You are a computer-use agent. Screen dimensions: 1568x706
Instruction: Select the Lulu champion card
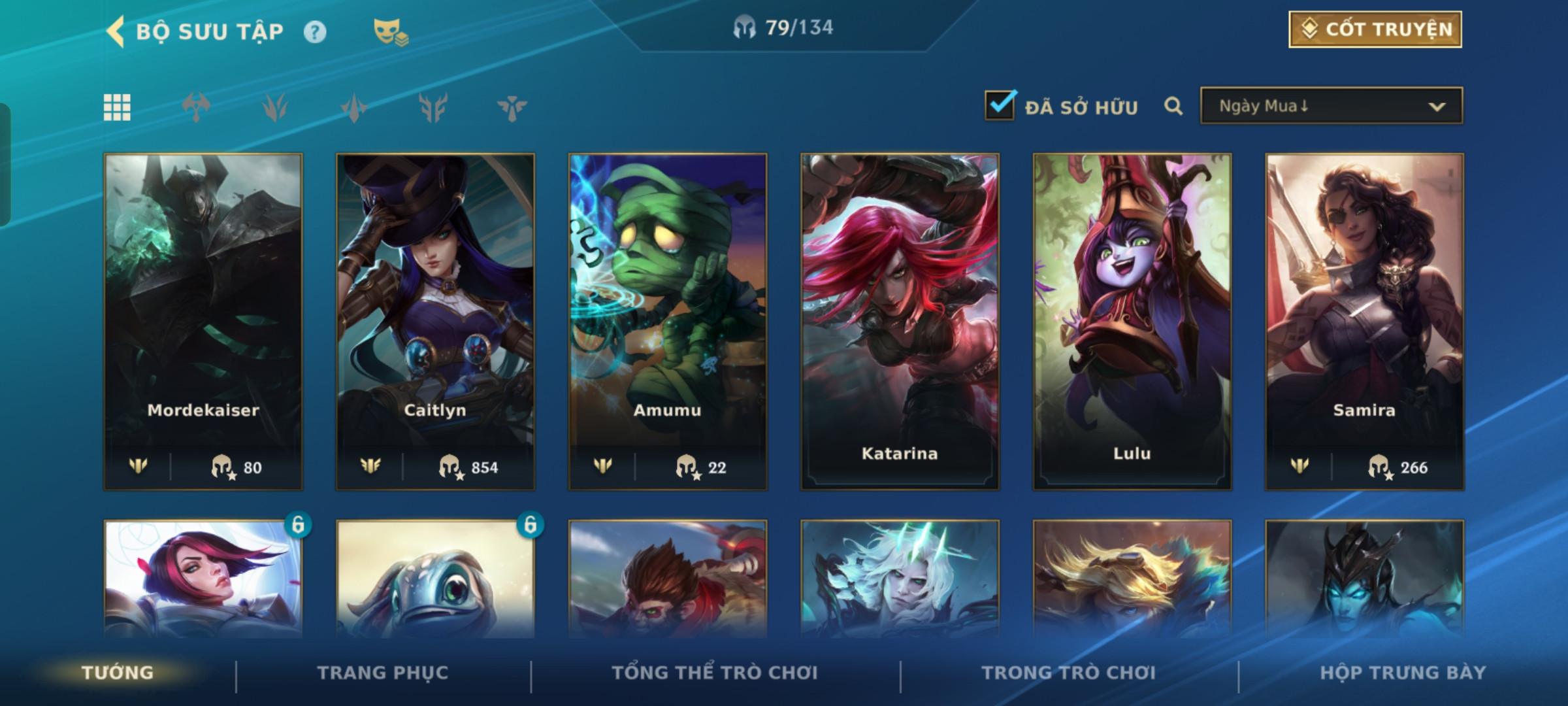click(1132, 321)
